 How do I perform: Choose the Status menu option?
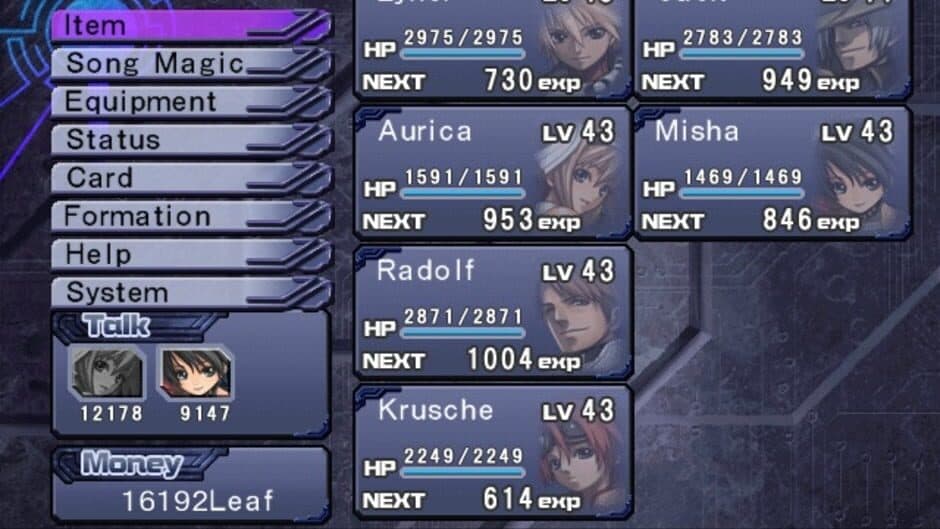point(190,140)
